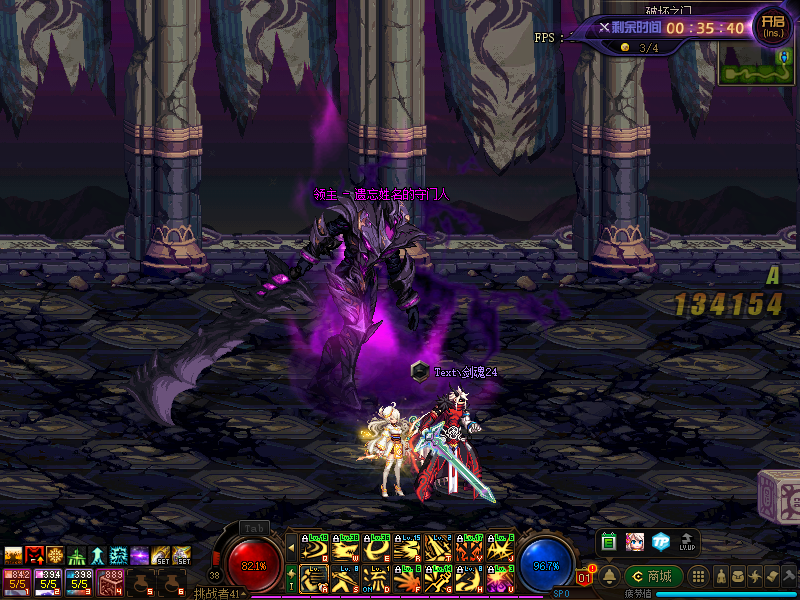Open the character silhouette menu icon
Screen dimensions: 800x600
(x=720, y=576)
